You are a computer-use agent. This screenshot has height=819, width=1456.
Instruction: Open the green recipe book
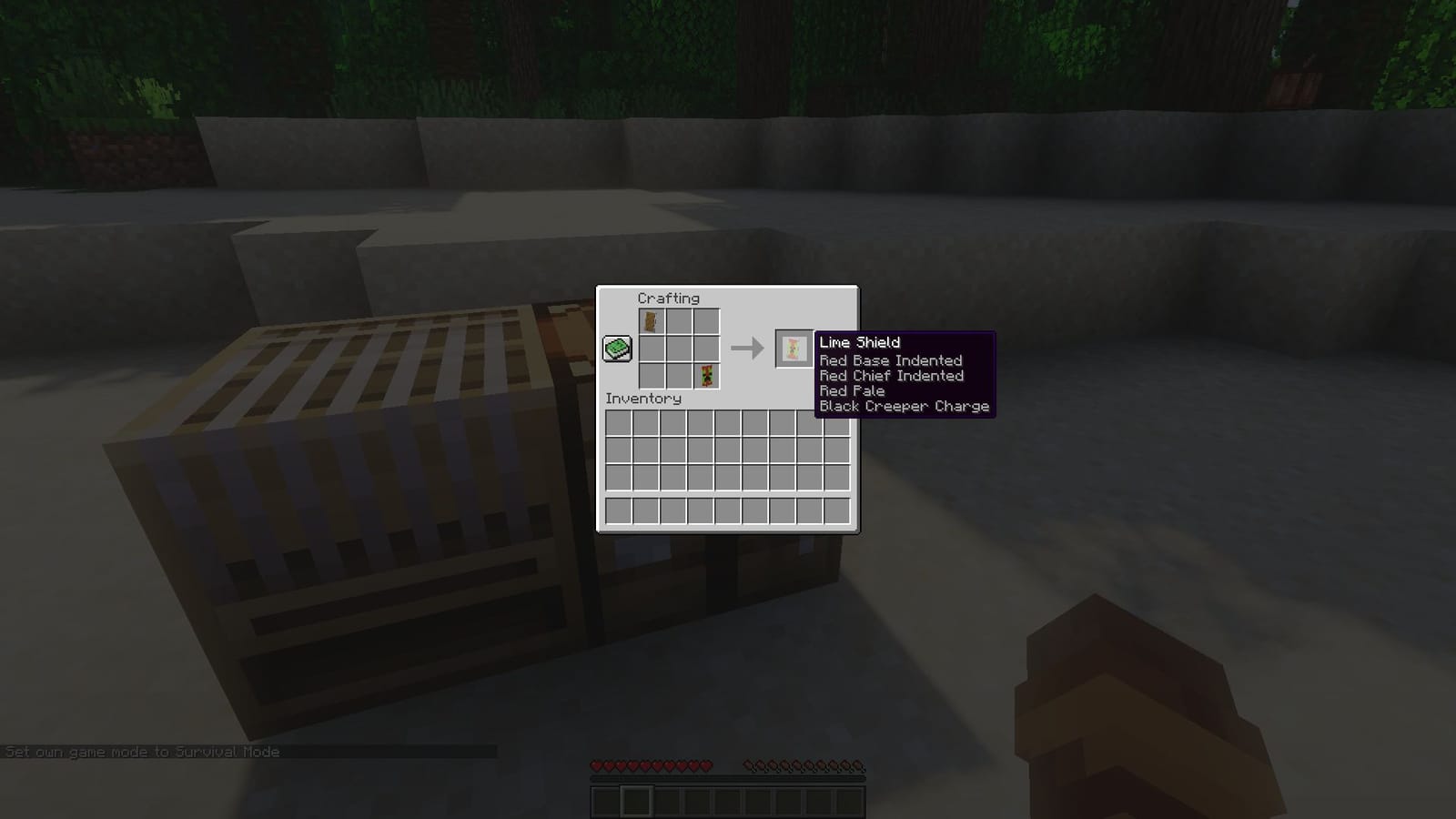tap(617, 348)
